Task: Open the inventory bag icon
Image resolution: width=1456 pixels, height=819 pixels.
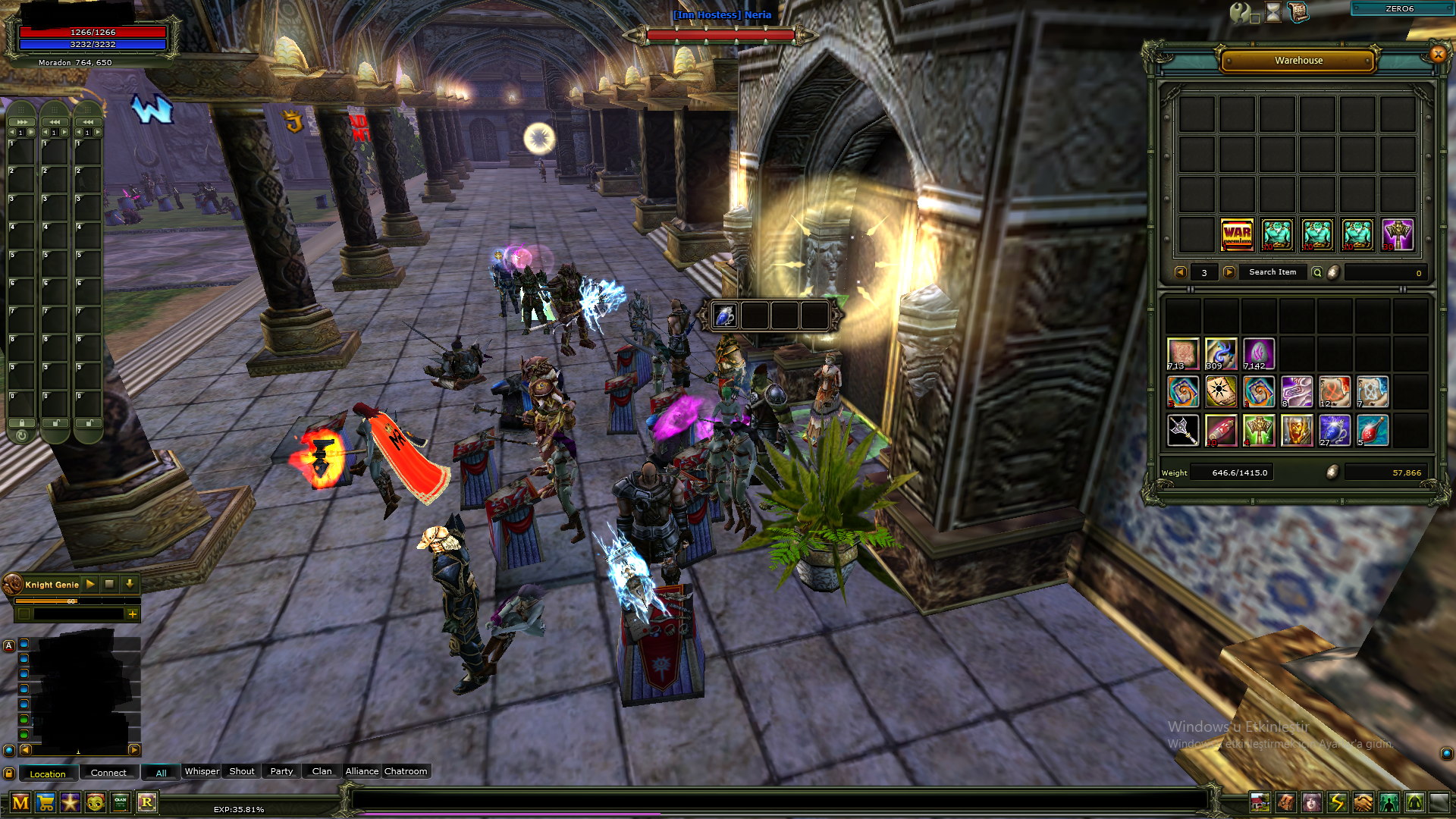Action: [x=1285, y=802]
